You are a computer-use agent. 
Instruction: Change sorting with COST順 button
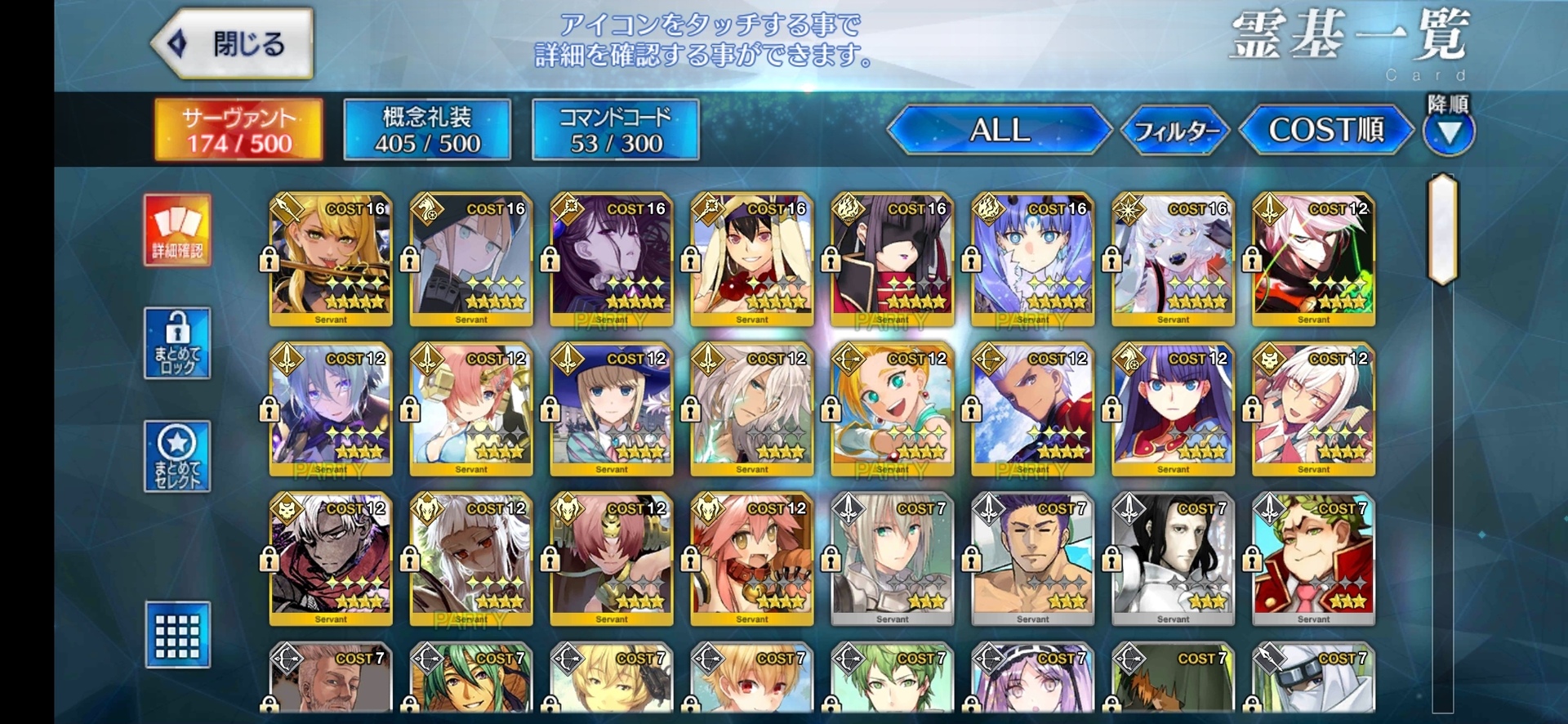[1325, 130]
